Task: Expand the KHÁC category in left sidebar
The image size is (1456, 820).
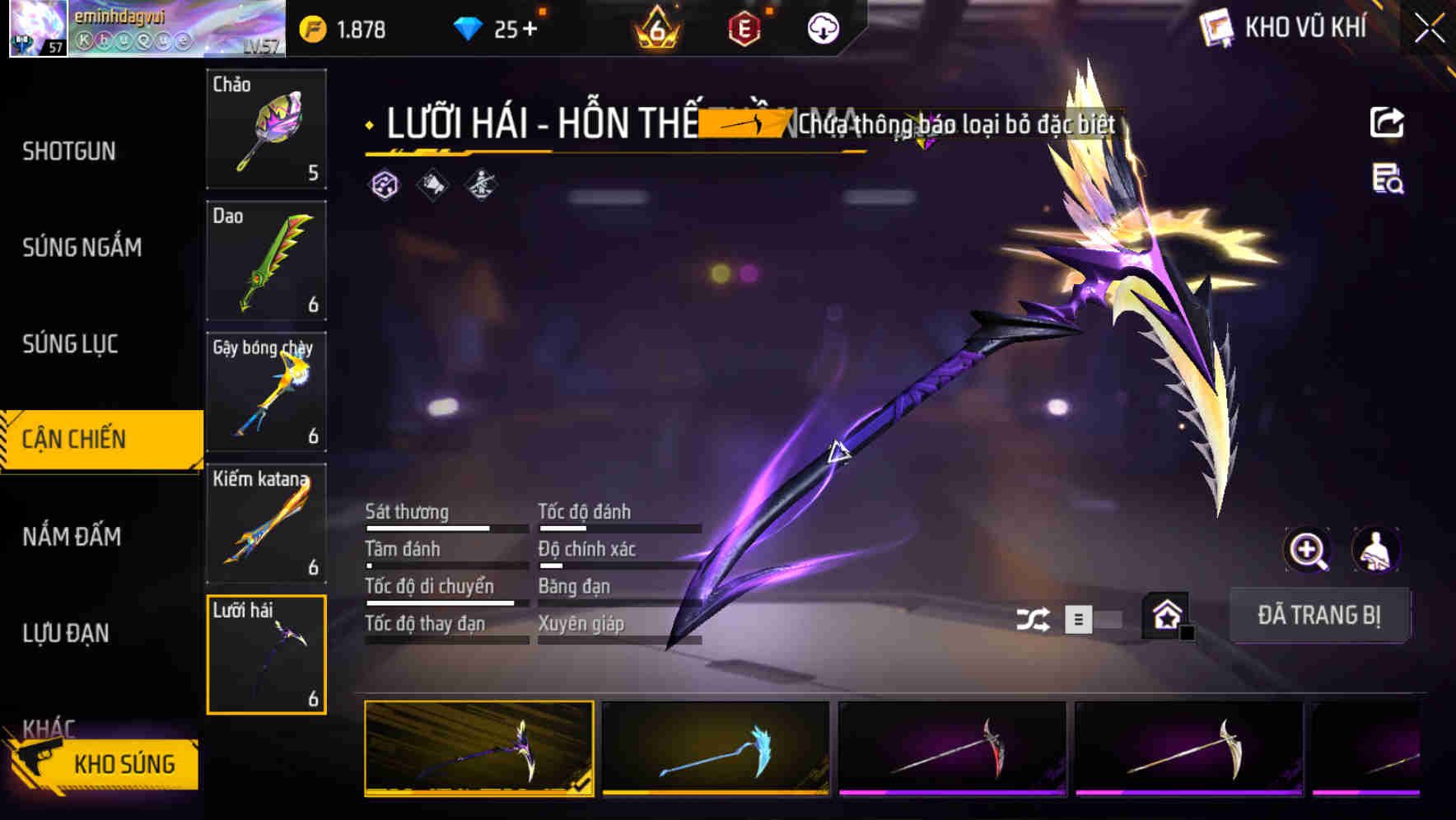Action: click(49, 729)
